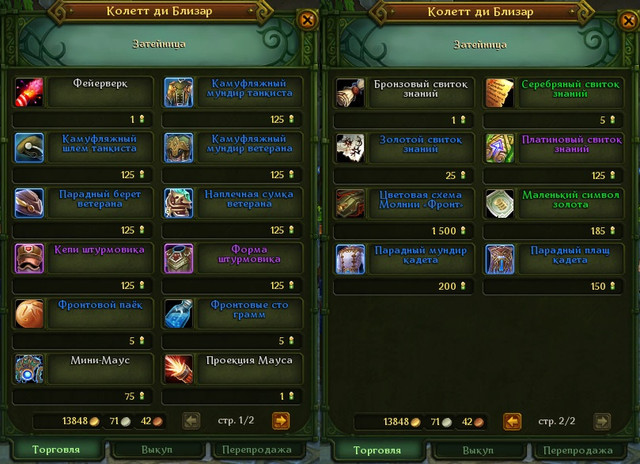Pick the Камуфляжный шлем танкиста helmet

pyautogui.click(x=30, y=148)
